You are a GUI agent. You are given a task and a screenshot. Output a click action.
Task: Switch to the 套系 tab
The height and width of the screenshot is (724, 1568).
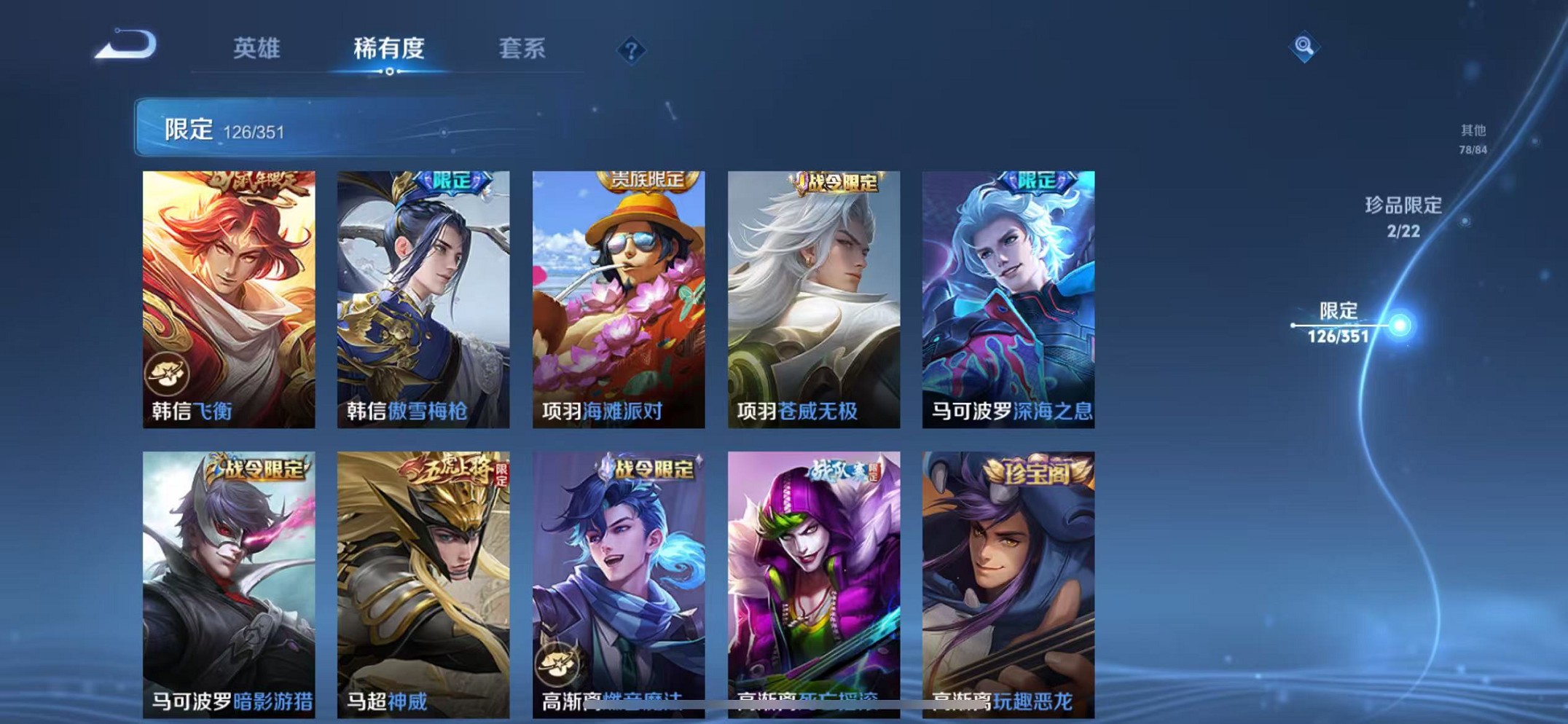coord(522,49)
